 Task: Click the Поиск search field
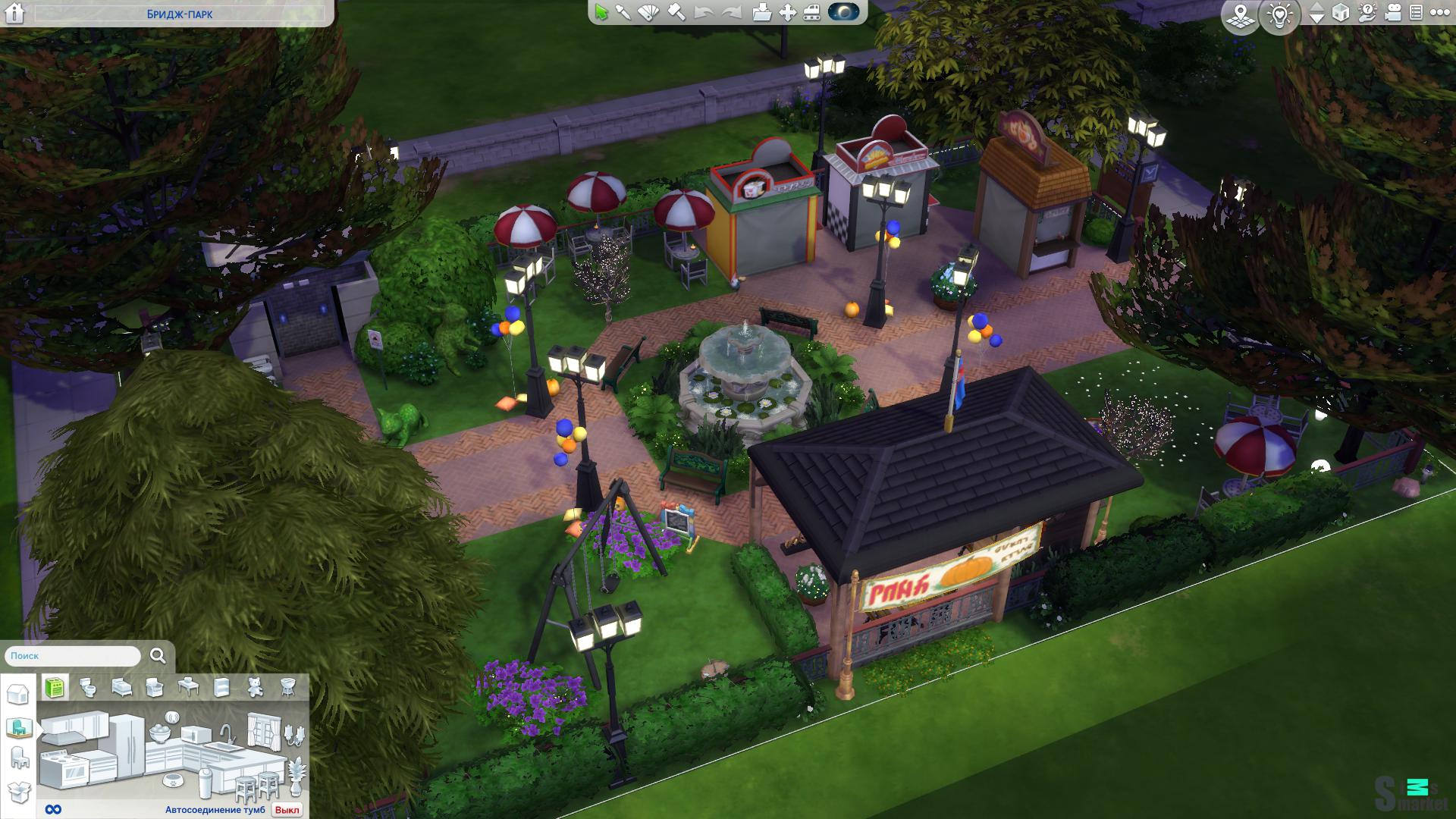(x=74, y=656)
